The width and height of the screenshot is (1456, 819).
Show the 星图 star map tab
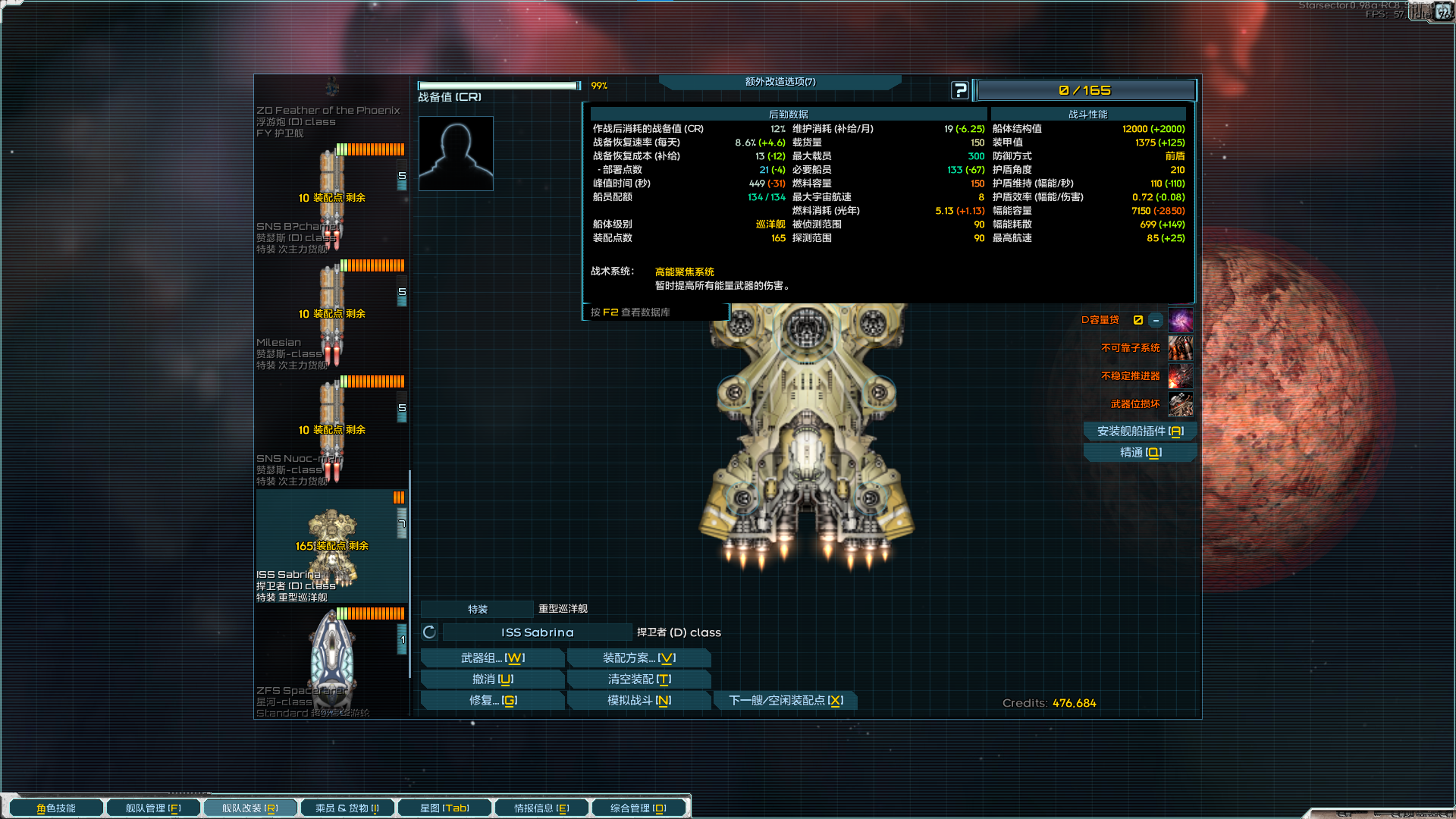444,808
